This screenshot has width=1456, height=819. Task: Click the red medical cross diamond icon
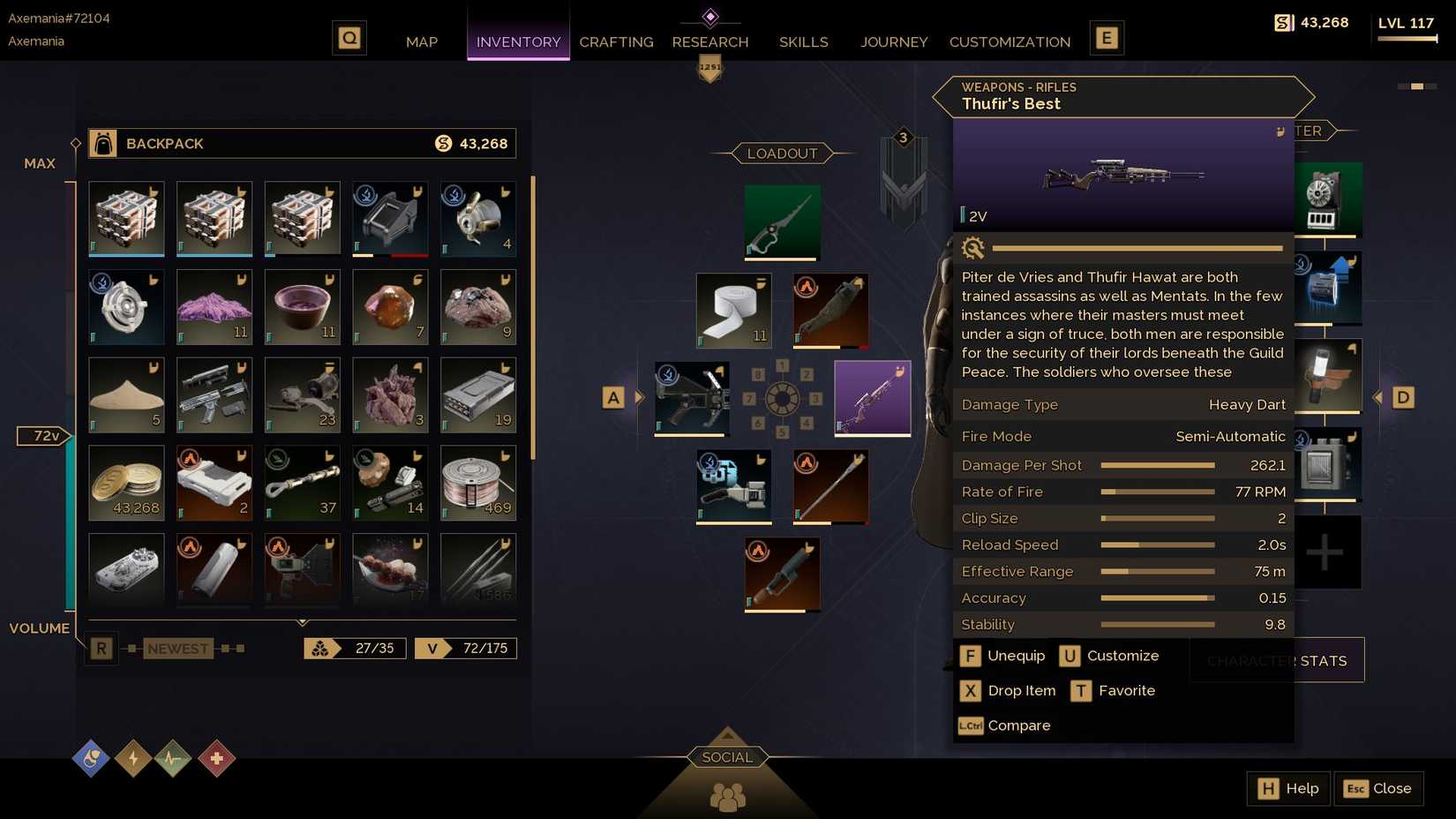(x=215, y=758)
